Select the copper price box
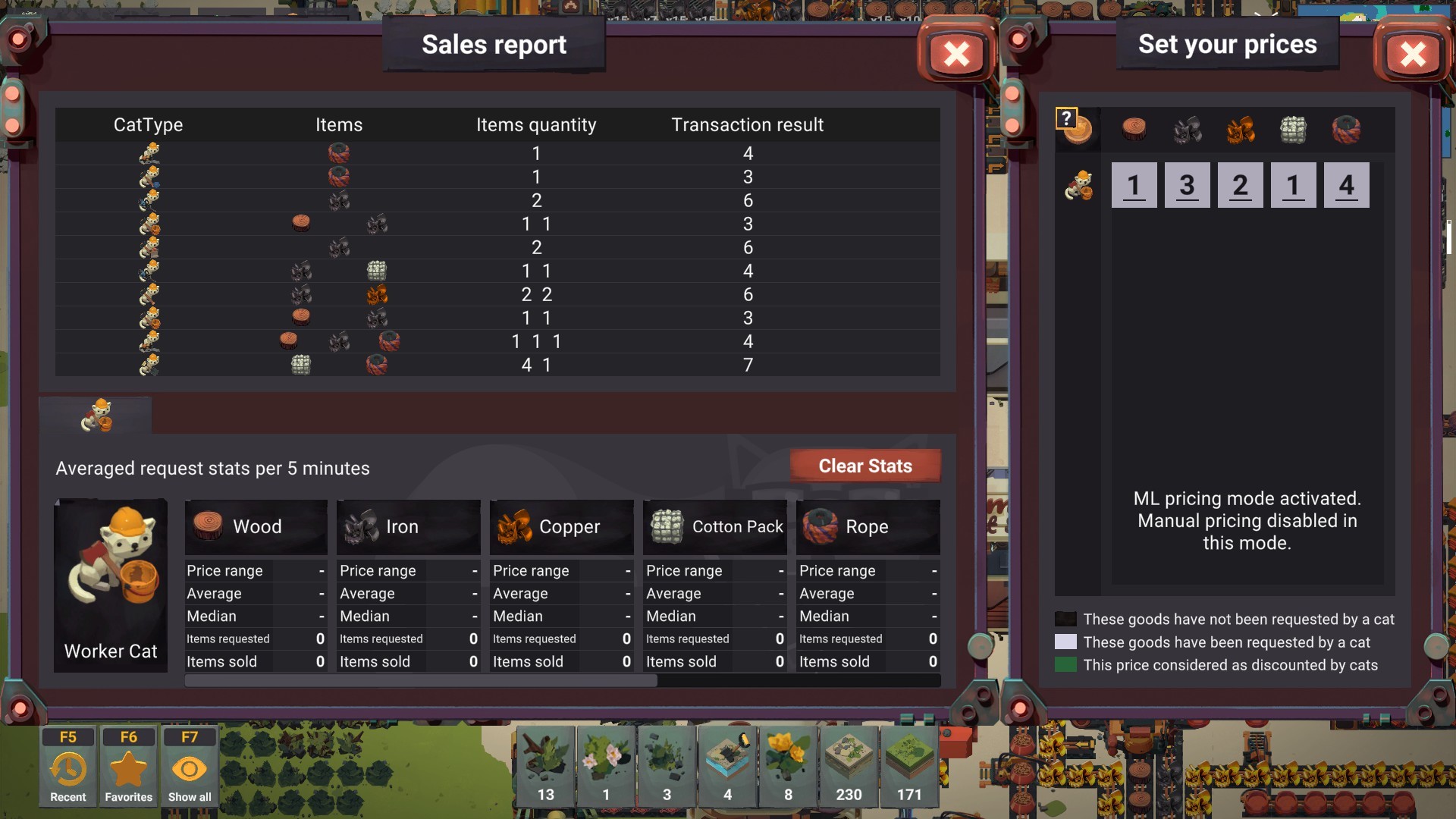 point(1240,185)
